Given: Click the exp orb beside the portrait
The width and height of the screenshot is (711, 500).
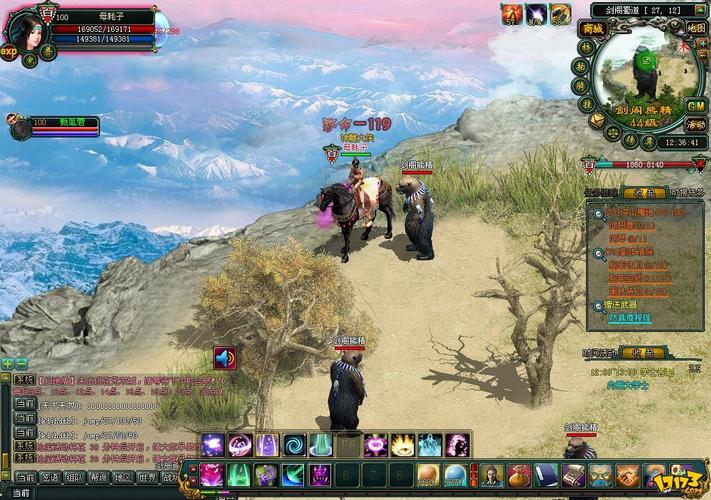Looking at the screenshot, I should [10, 52].
